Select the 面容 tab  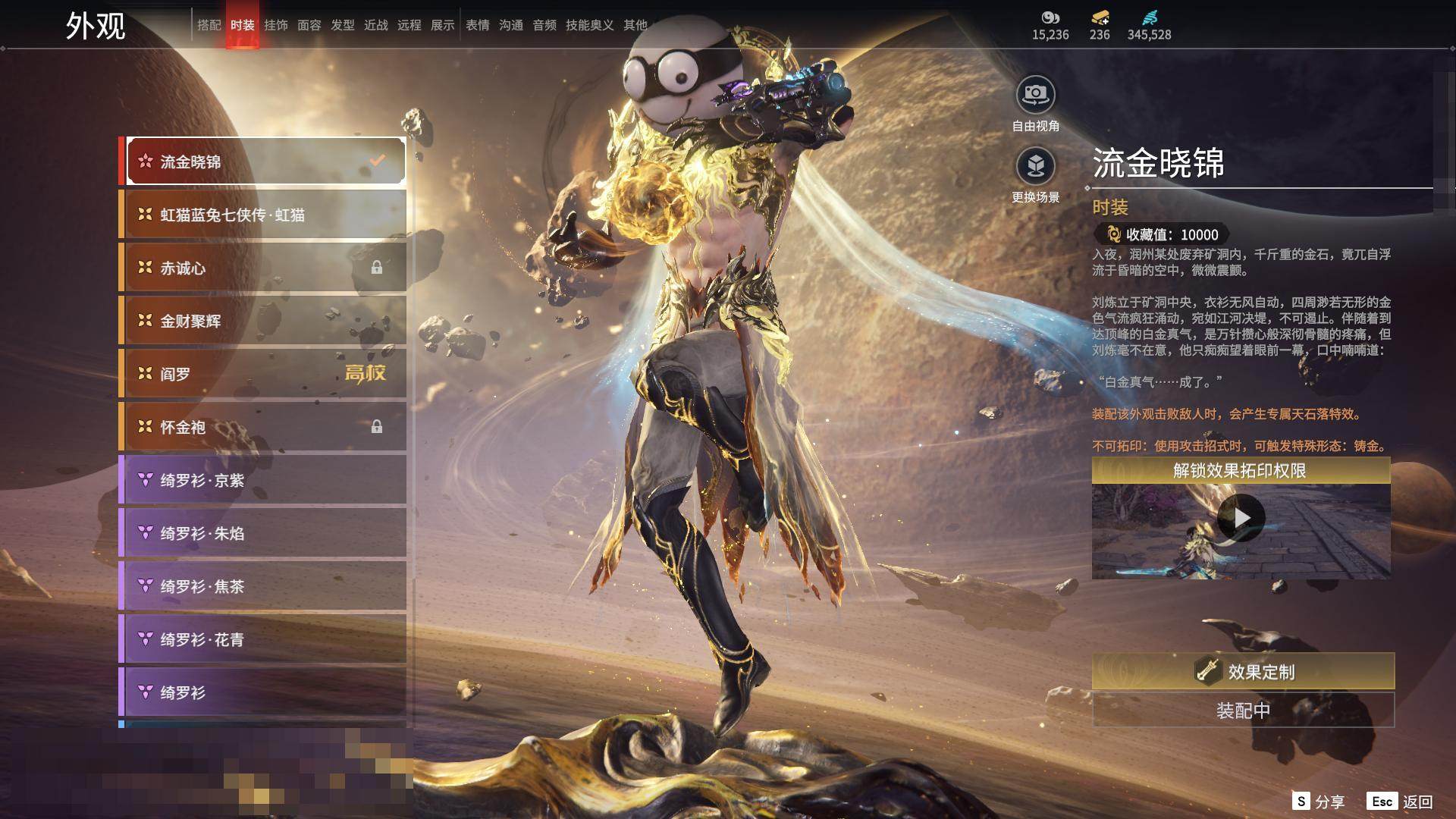coord(309,25)
